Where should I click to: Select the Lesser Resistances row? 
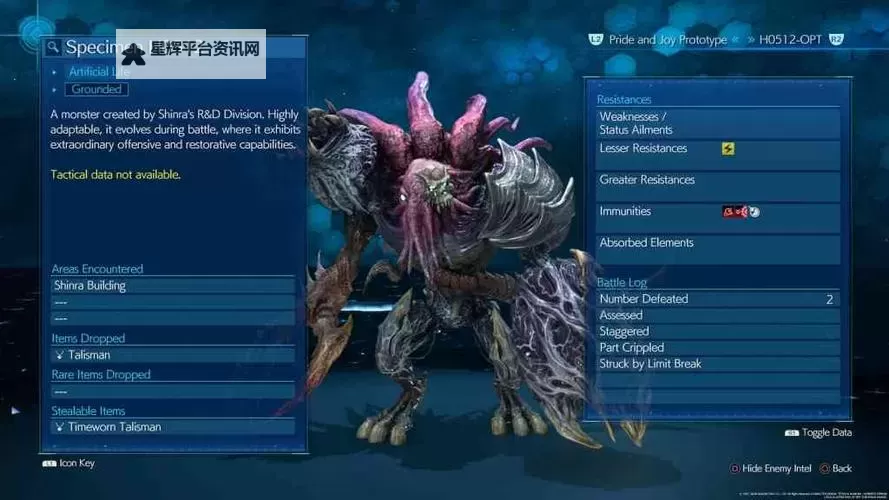point(717,149)
